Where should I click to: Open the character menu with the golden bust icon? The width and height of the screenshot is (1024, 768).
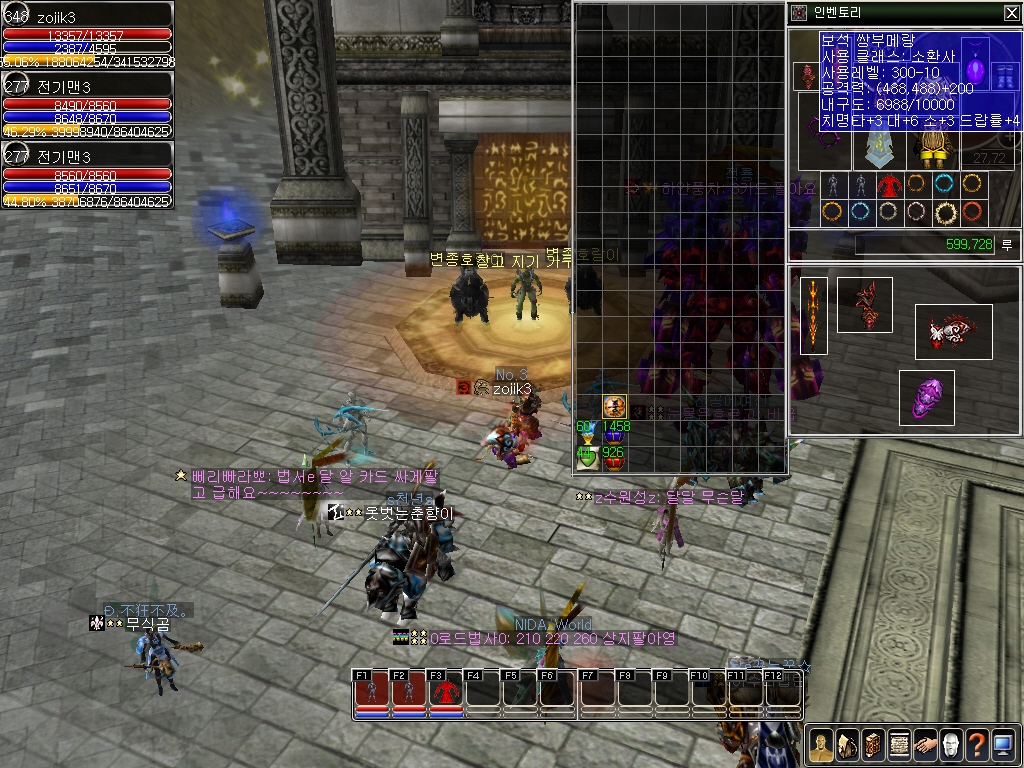pyautogui.click(x=821, y=745)
